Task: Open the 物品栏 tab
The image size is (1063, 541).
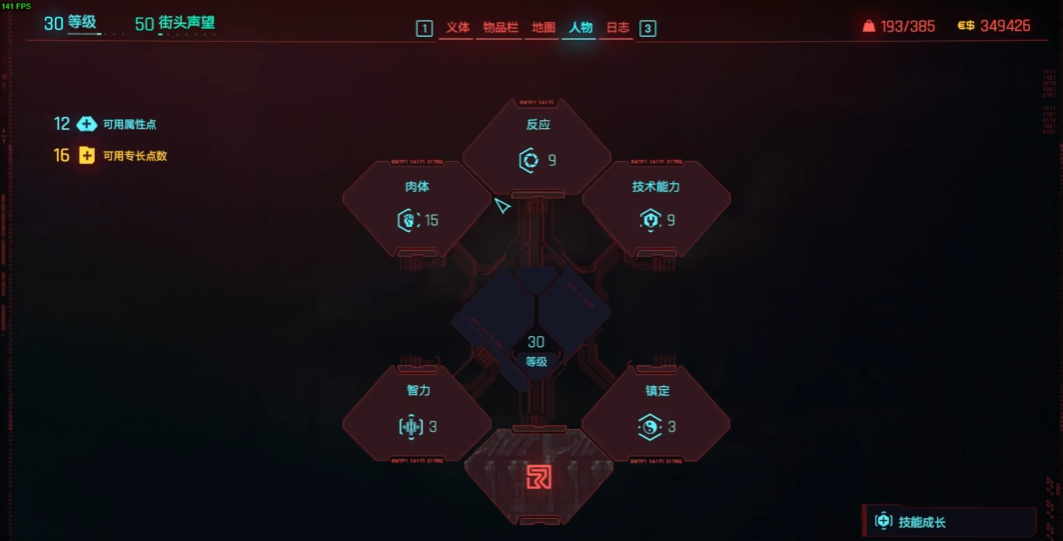Action: [x=500, y=28]
